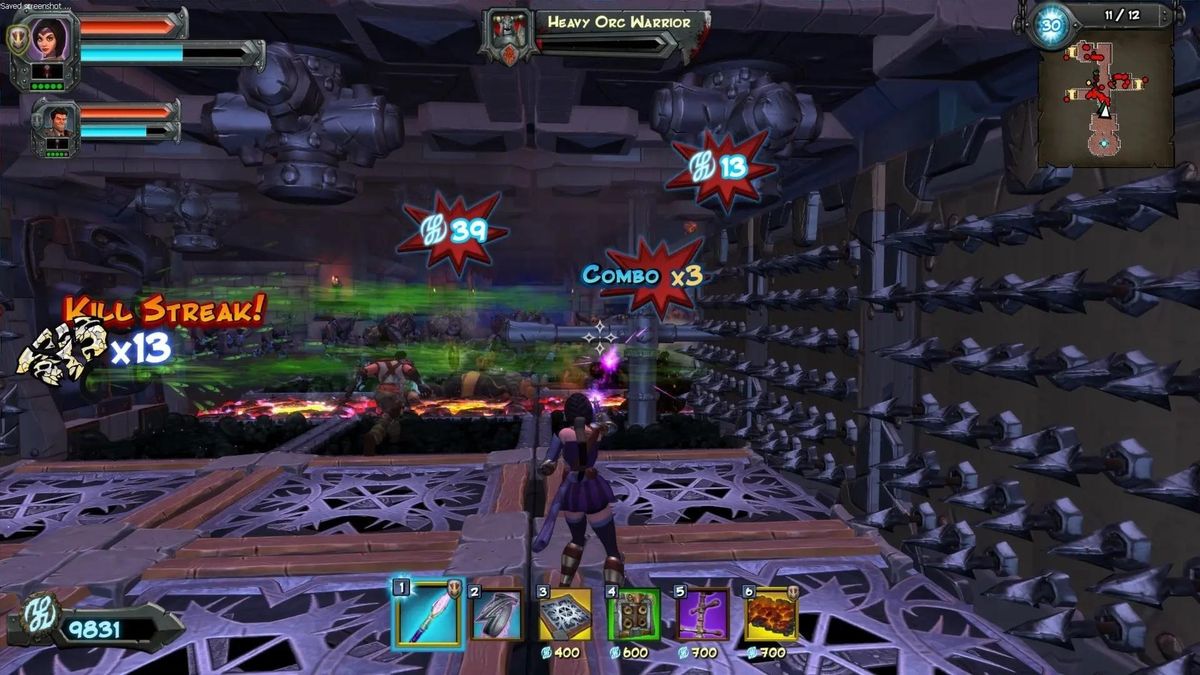1200x675 pixels.
Task: Pick the wooden barricade trap costing 600
Action: 634,614
